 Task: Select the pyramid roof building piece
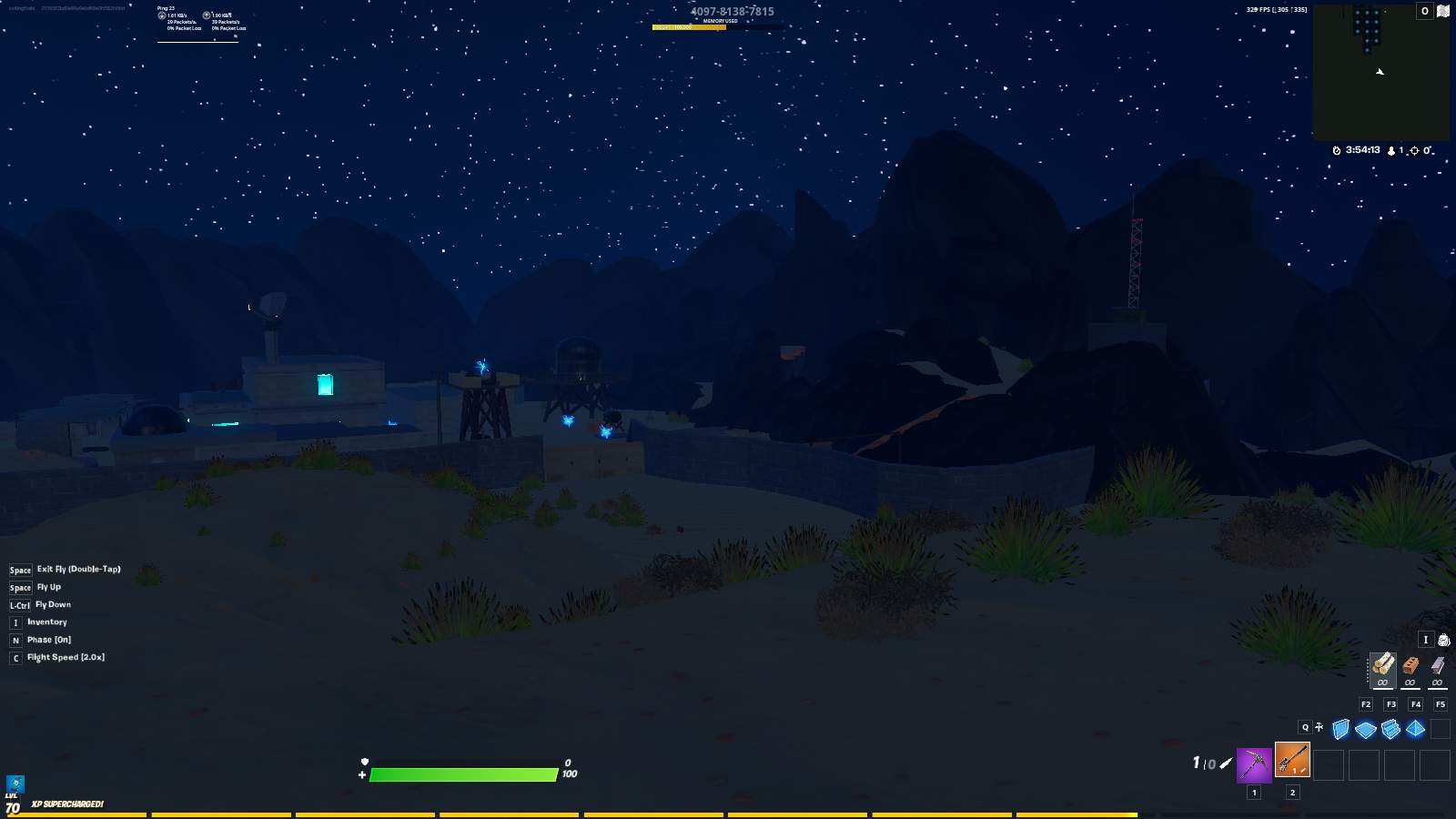click(x=1415, y=729)
